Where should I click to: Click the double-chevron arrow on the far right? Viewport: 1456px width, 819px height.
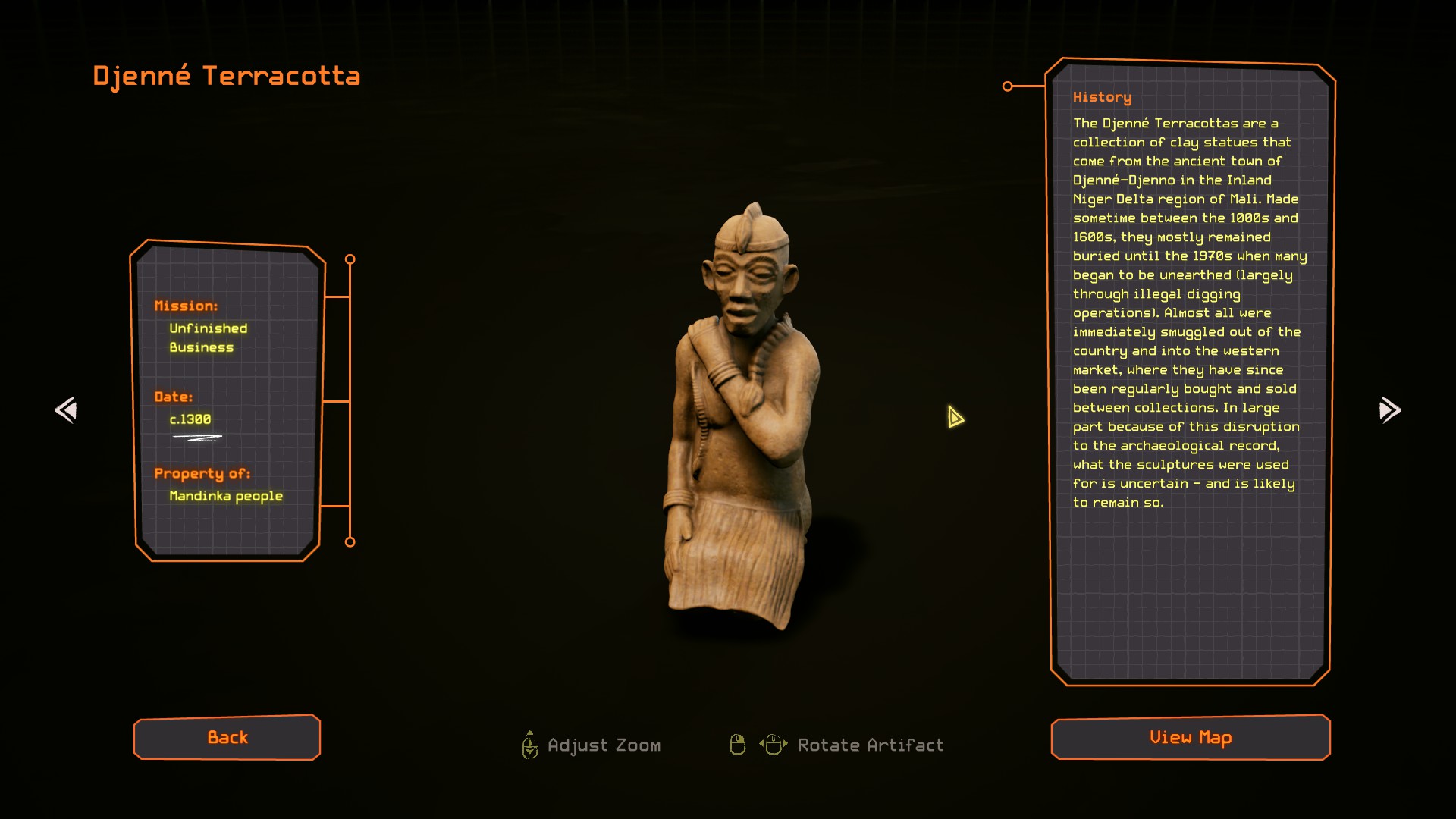[1390, 410]
